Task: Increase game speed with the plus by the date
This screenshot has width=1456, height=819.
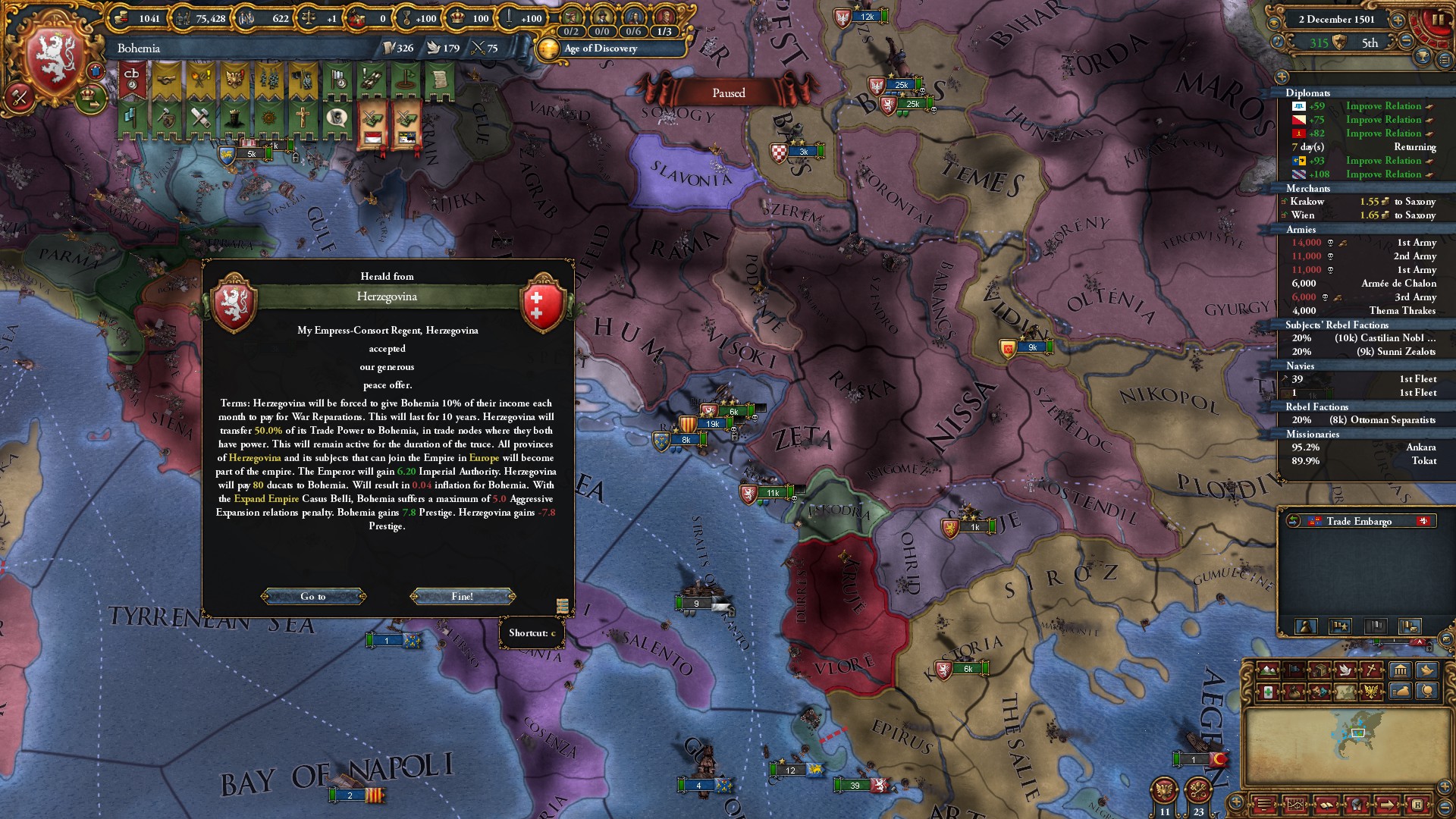Action: (x=1398, y=20)
